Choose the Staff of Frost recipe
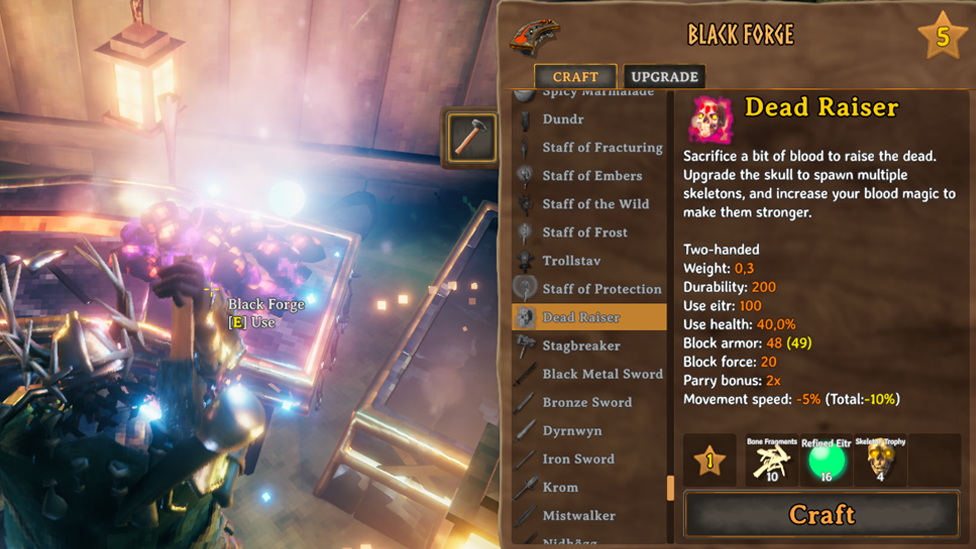The width and height of the screenshot is (976, 549). pyautogui.click(x=585, y=232)
